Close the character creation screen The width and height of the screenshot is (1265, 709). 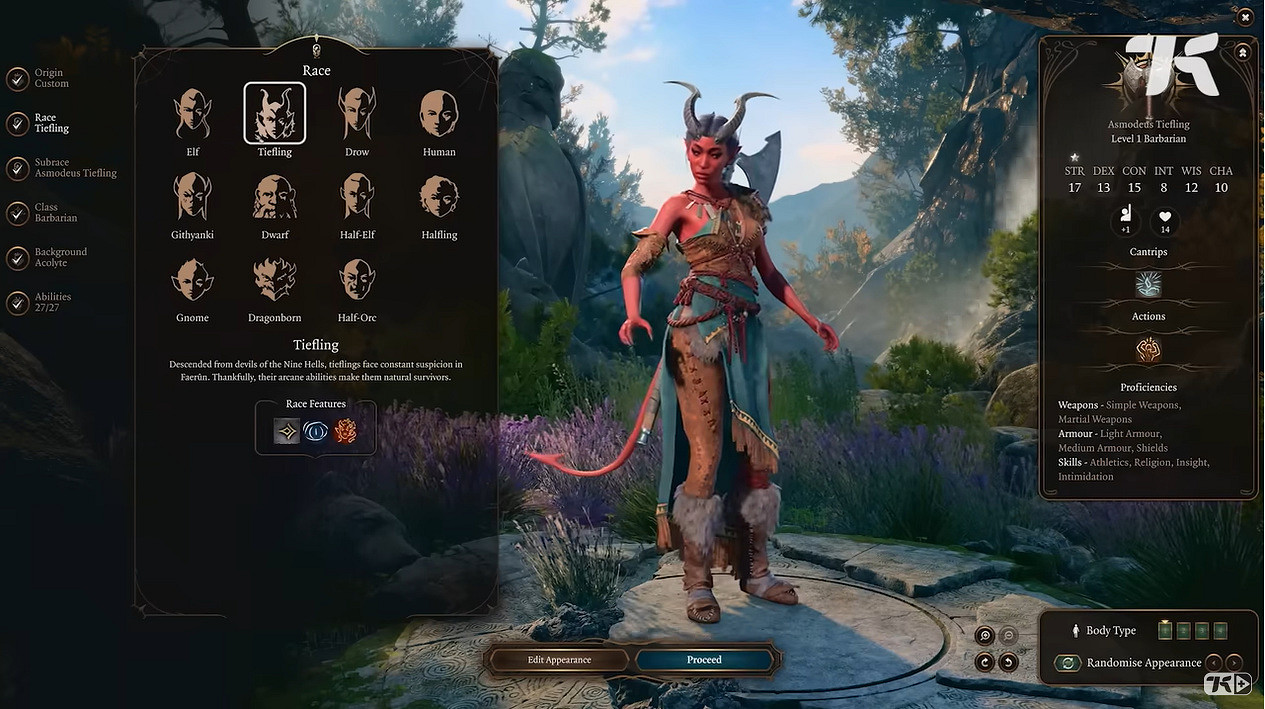1245,17
